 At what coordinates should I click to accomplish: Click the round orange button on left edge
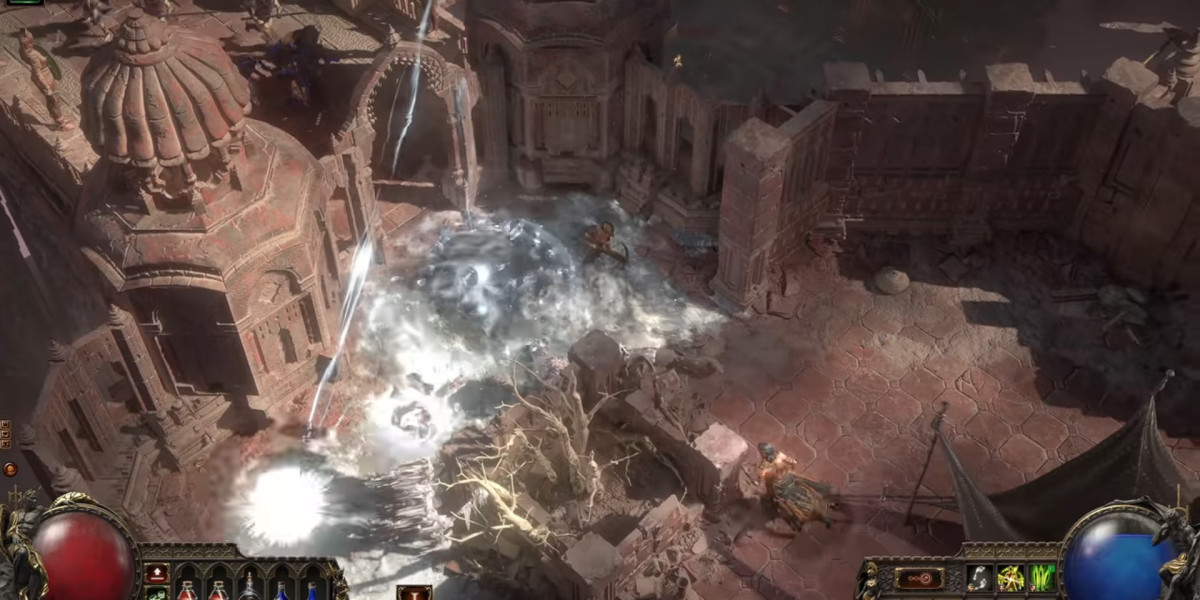[x=10, y=468]
